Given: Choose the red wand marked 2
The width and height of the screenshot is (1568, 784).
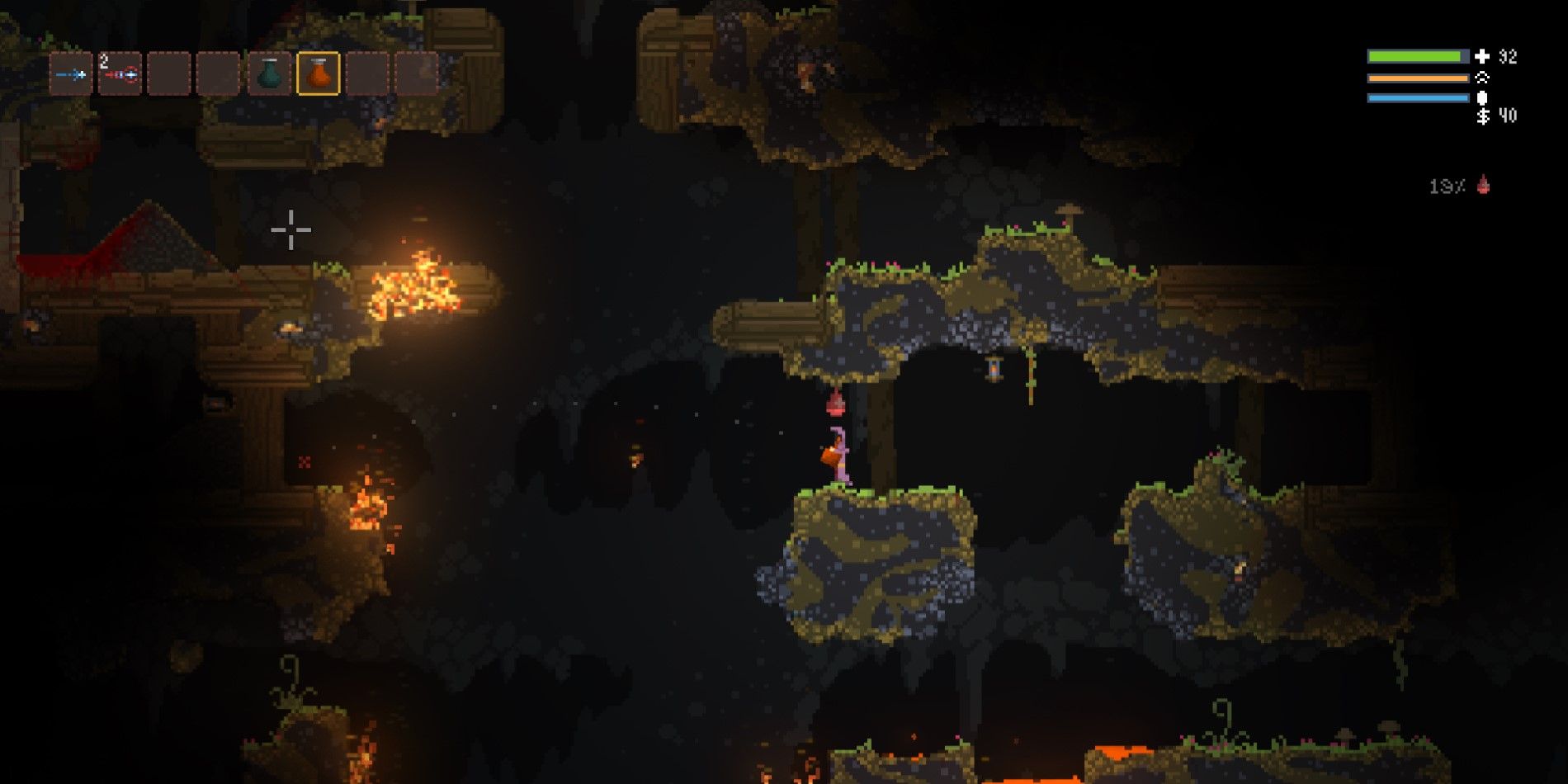Looking at the screenshot, I should 120,74.
